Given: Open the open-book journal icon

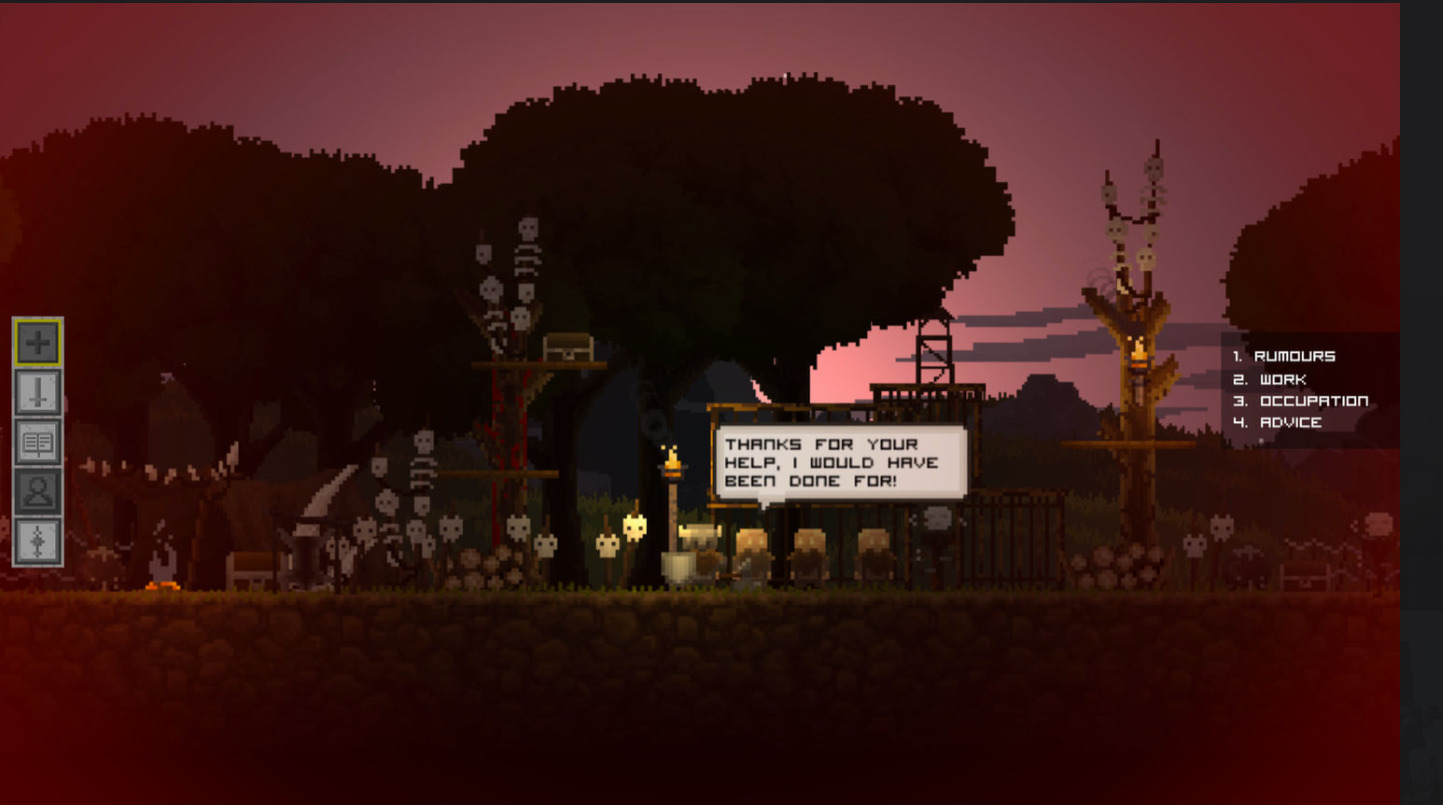Looking at the screenshot, I should click(38, 442).
